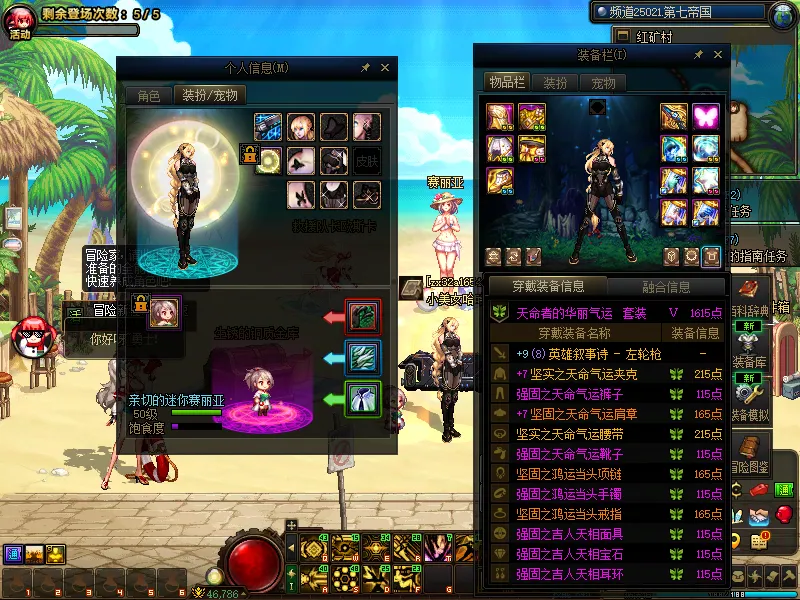Click the blonde hair avatar slot

pyautogui.click(x=301, y=127)
